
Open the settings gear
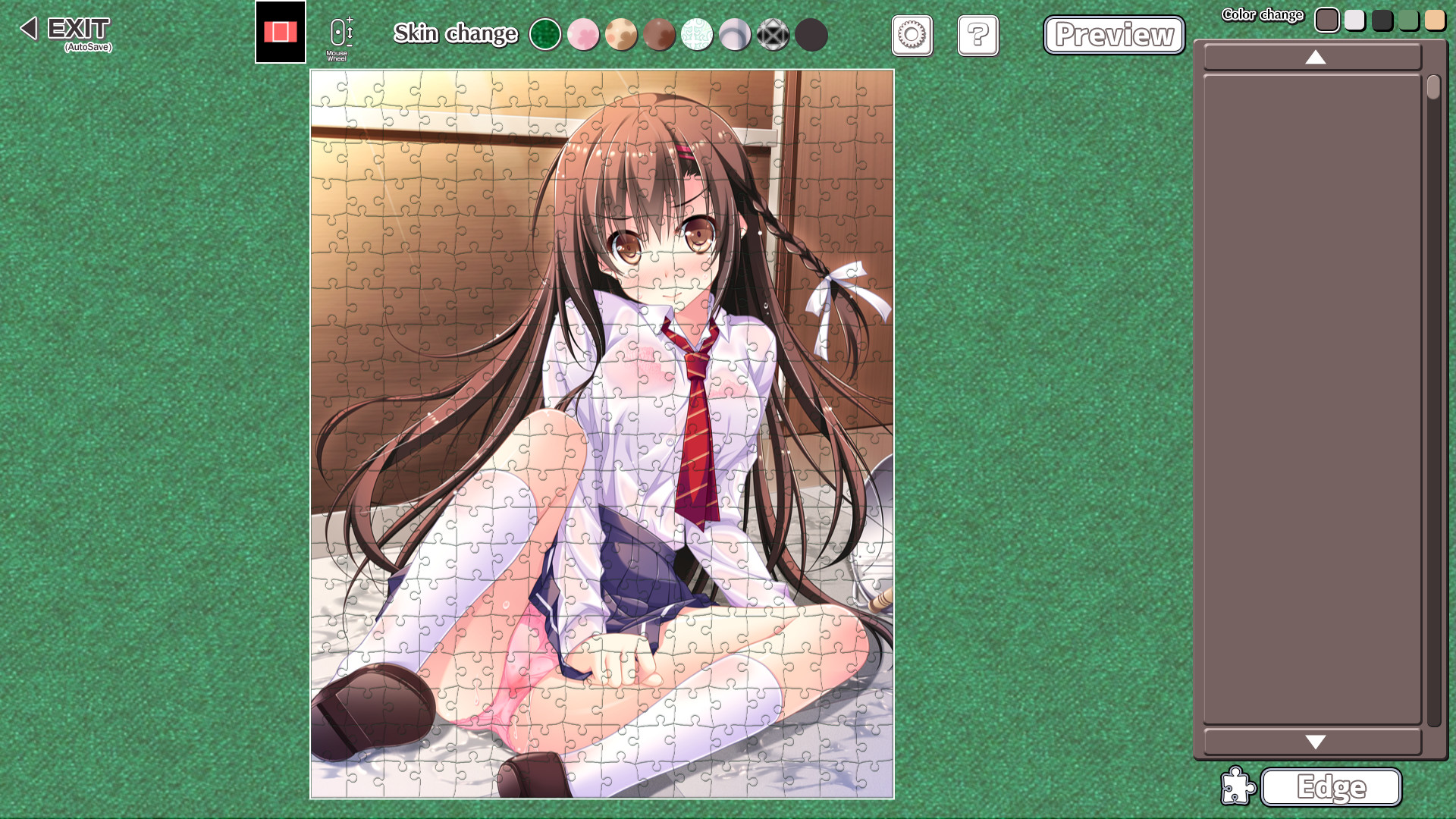[x=912, y=36]
